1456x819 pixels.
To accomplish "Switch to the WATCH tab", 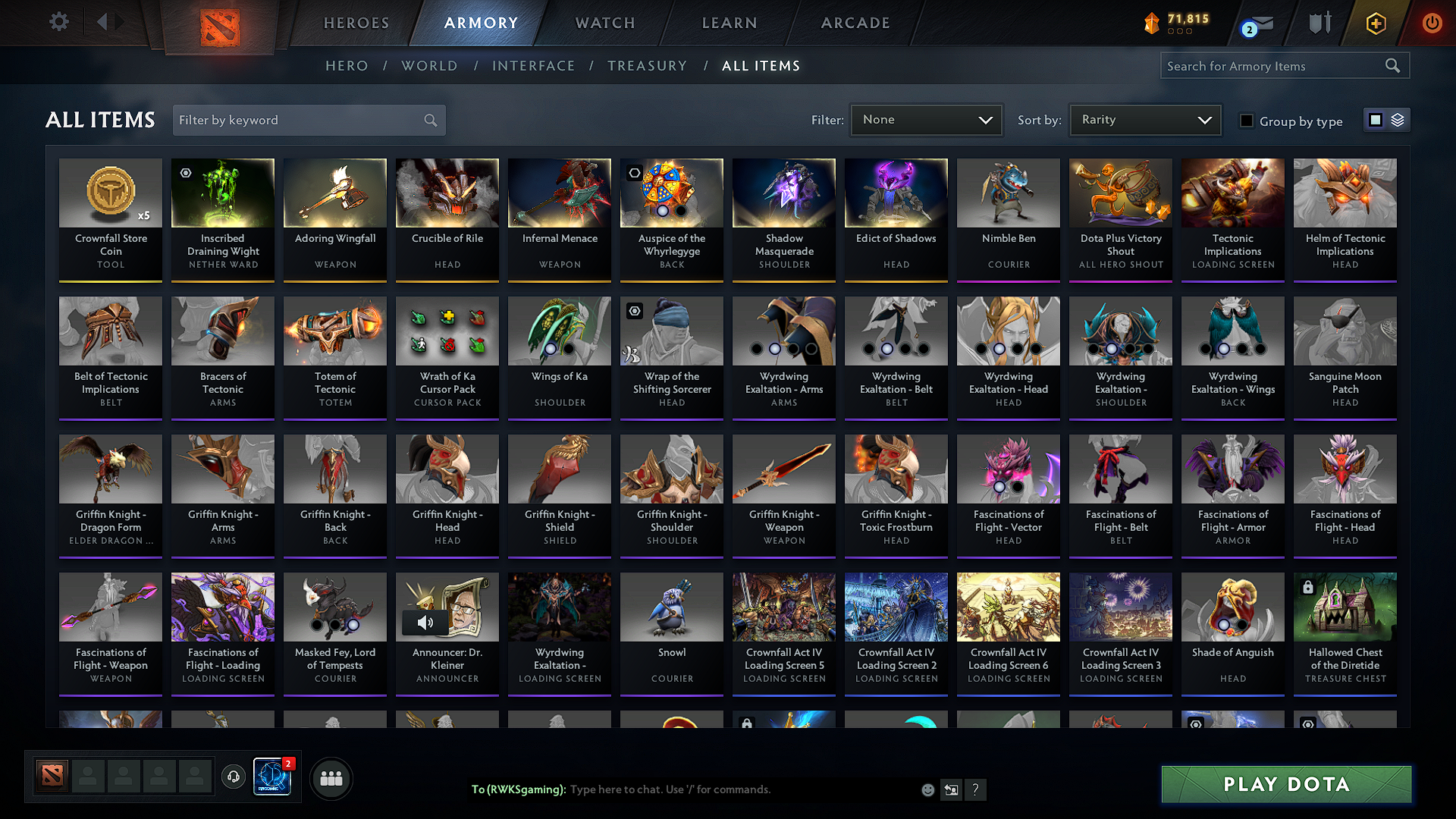I will coord(604,23).
